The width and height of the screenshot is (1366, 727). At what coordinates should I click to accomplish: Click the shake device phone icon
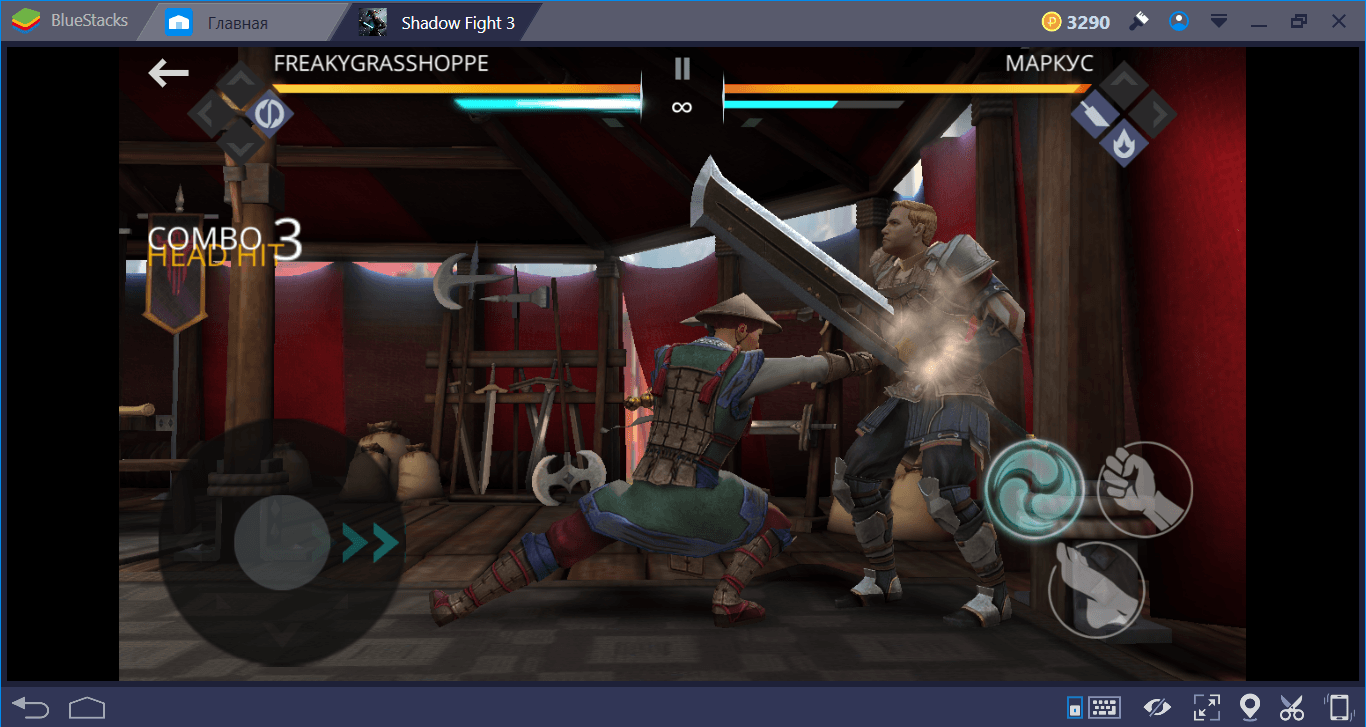(x=1337, y=706)
